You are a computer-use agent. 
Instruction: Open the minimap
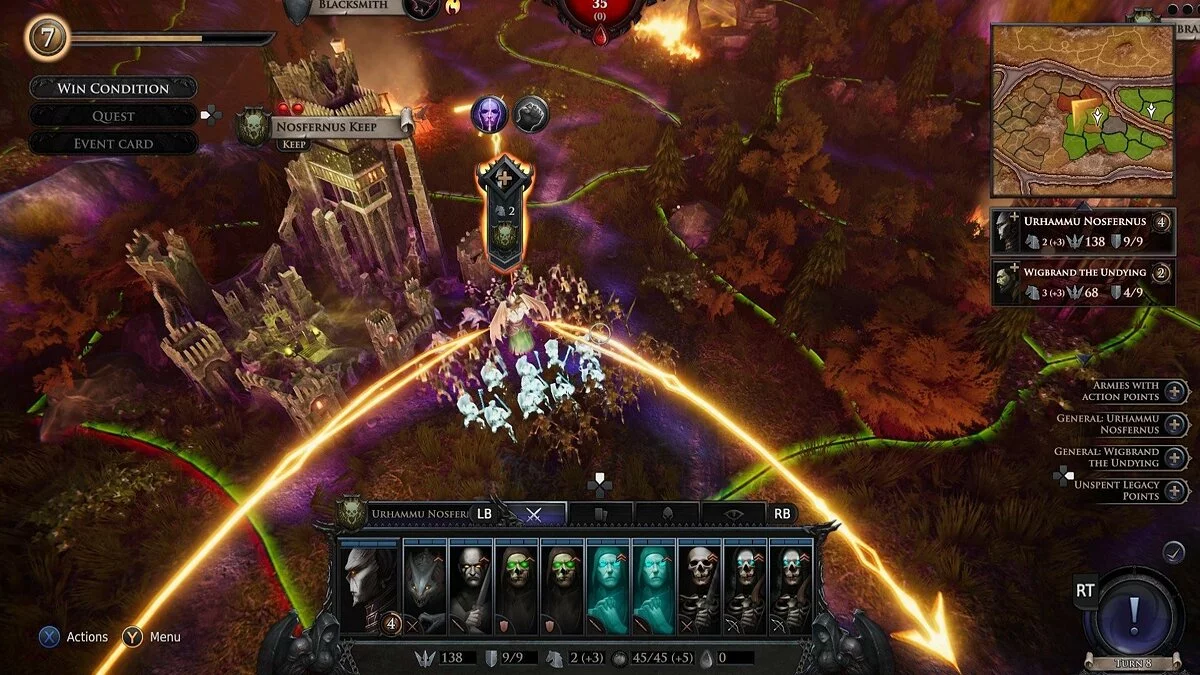pos(1082,110)
